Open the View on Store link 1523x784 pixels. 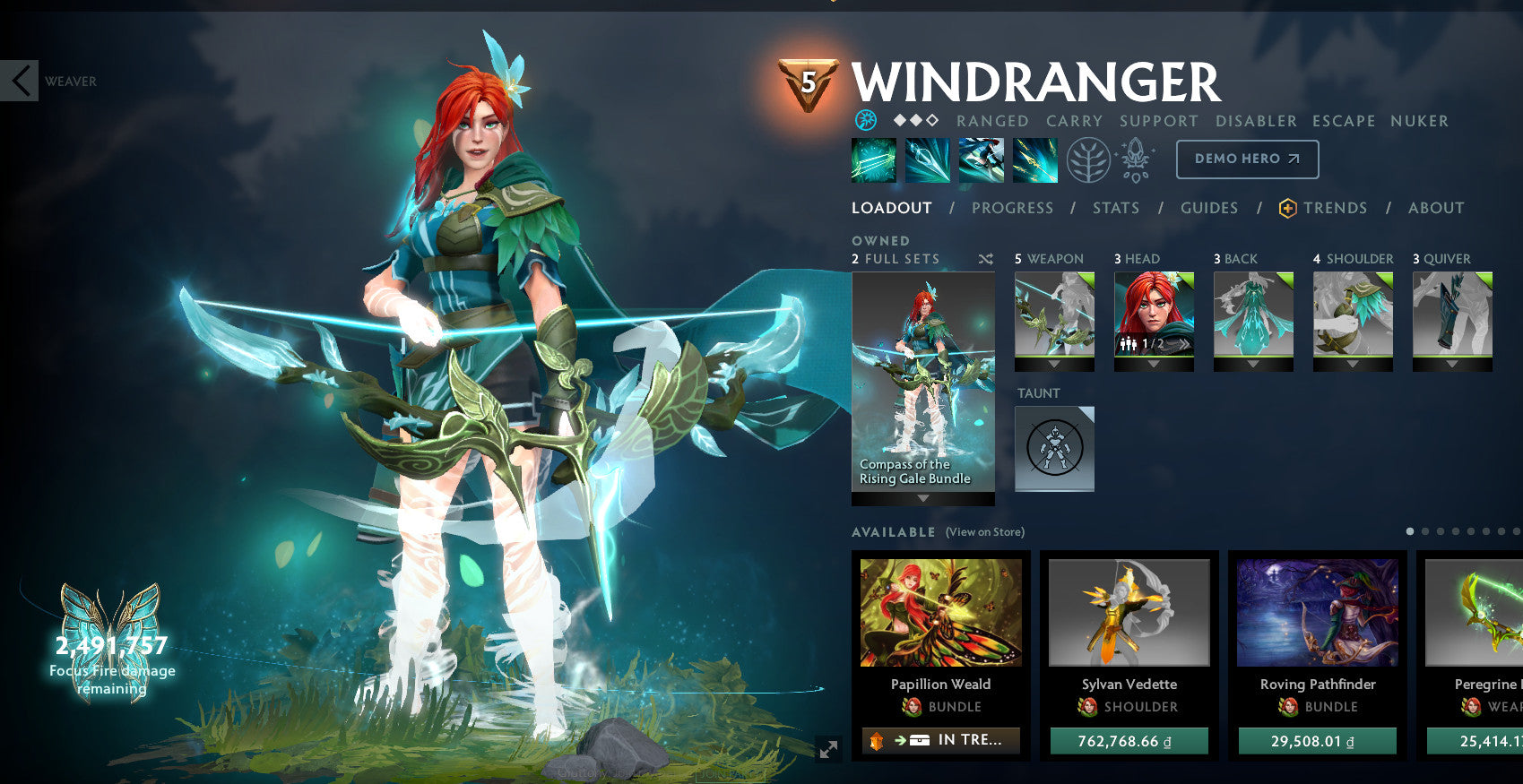pos(983,531)
